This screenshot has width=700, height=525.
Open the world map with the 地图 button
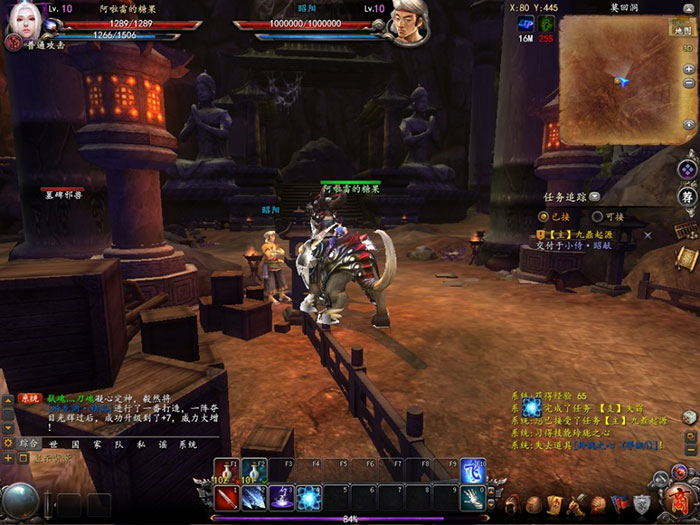click(684, 31)
